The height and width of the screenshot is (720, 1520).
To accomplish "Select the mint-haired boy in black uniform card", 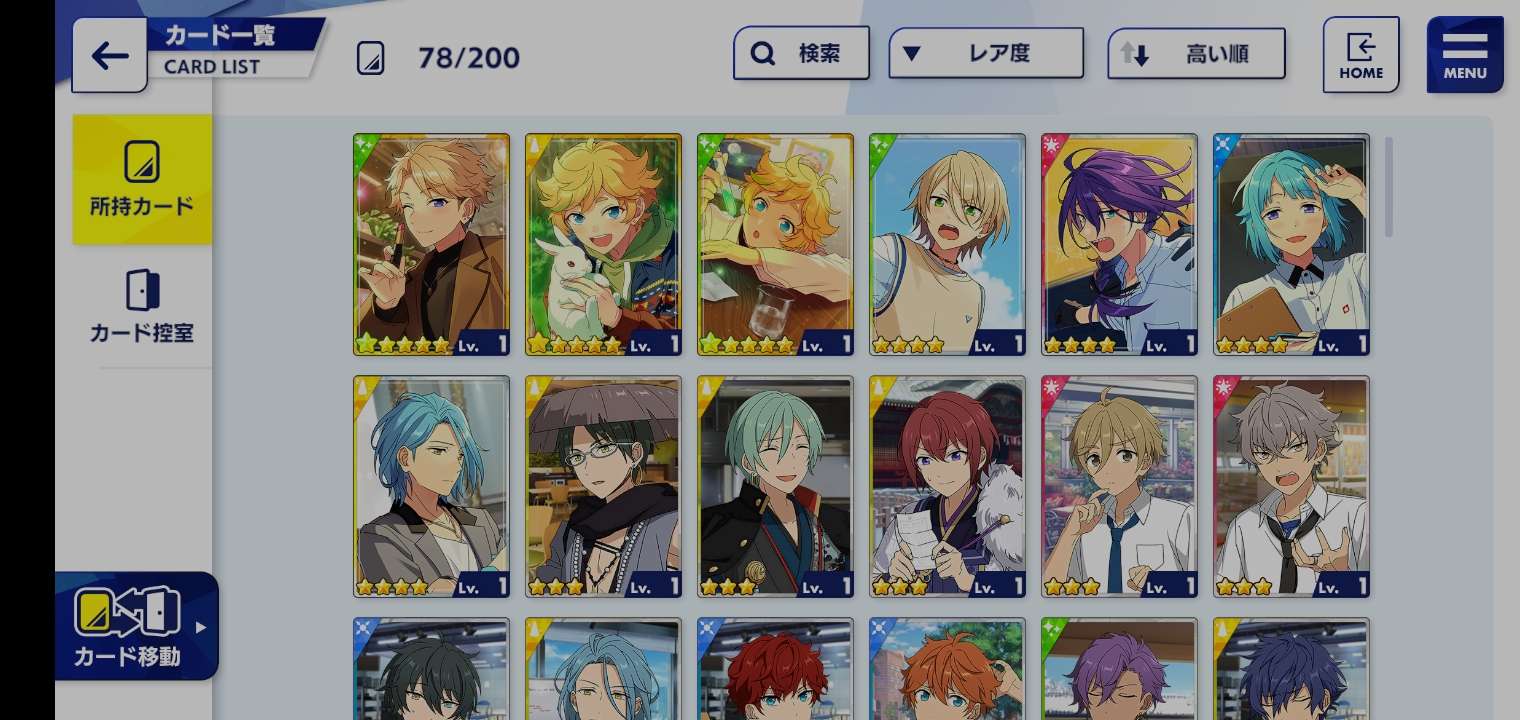I will [775, 486].
